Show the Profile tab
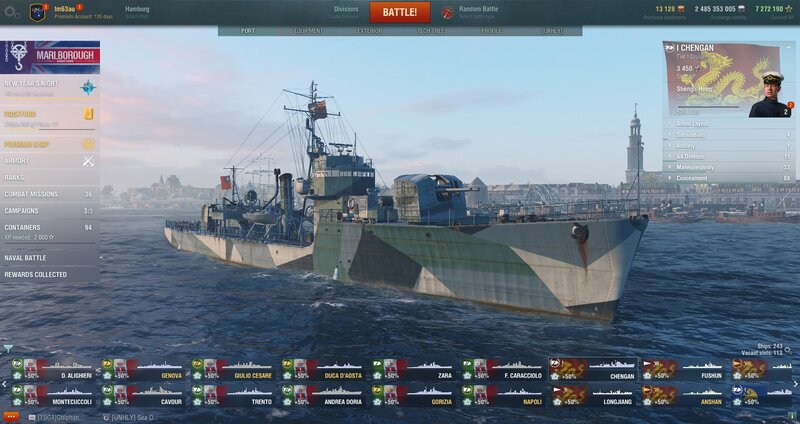This screenshot has height=424, width=800. coord(491,31)
